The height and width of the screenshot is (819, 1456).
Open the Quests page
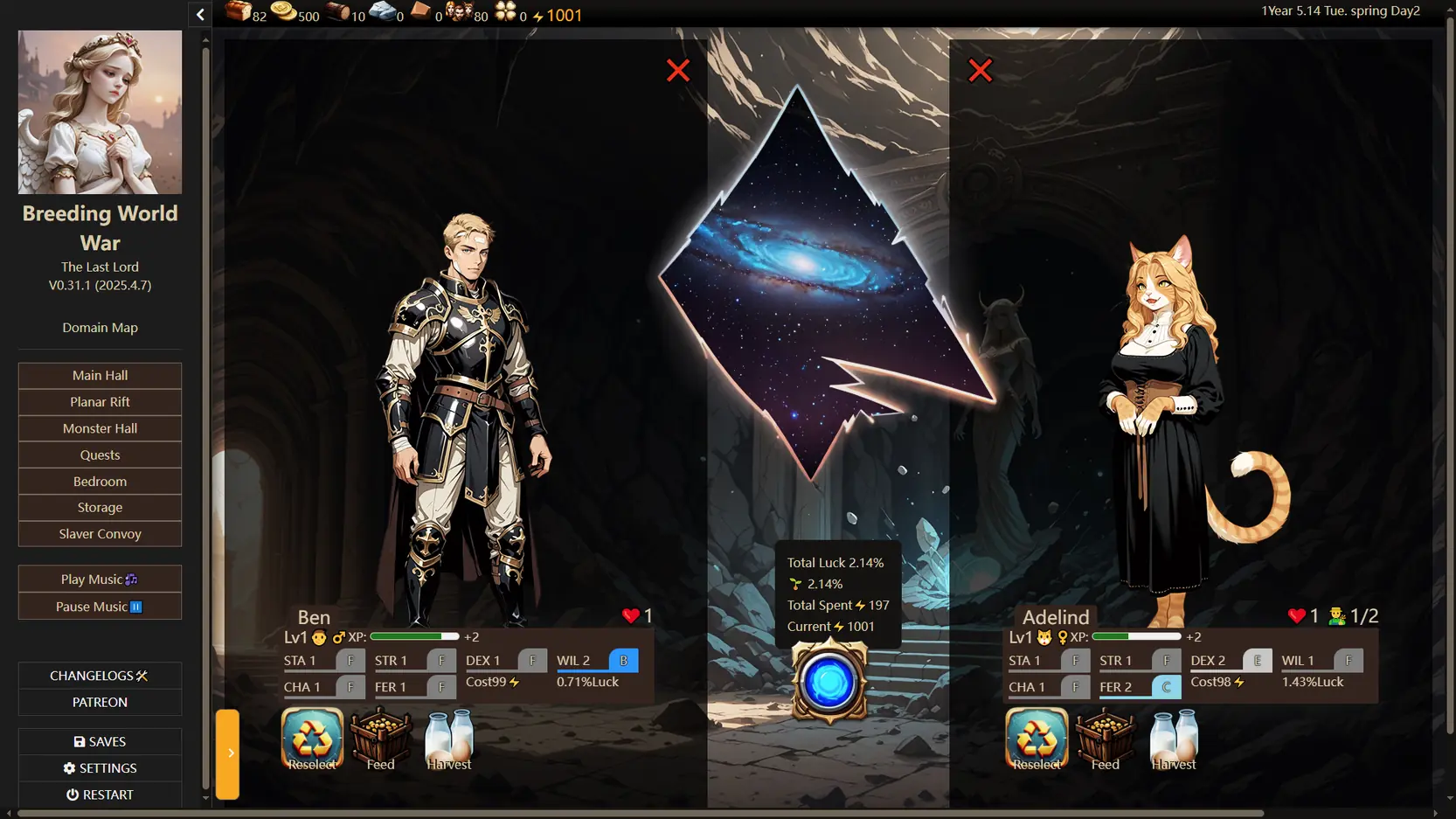100,455
